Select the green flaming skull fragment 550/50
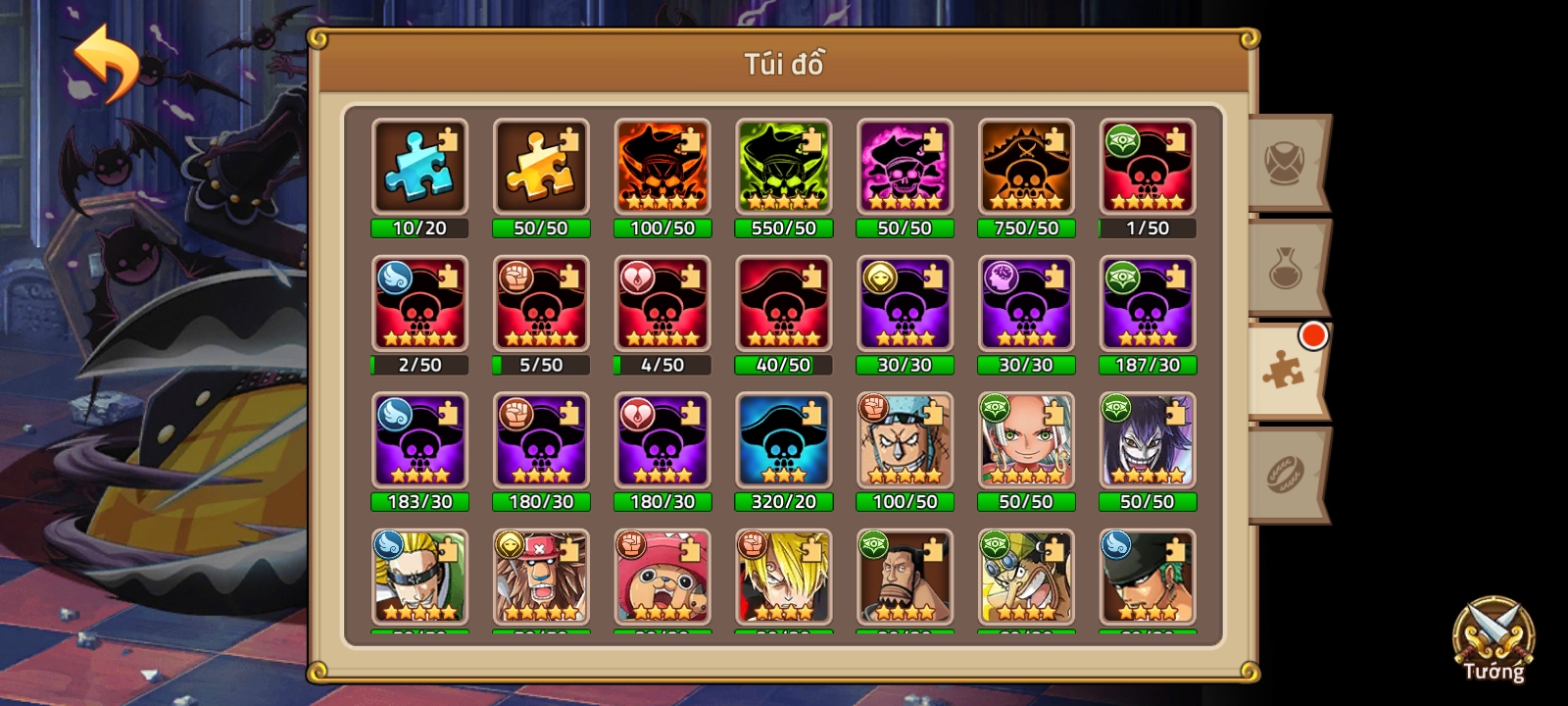This screenshot has height=706, width=1568. pyautogui.click(x=783, y=169)
